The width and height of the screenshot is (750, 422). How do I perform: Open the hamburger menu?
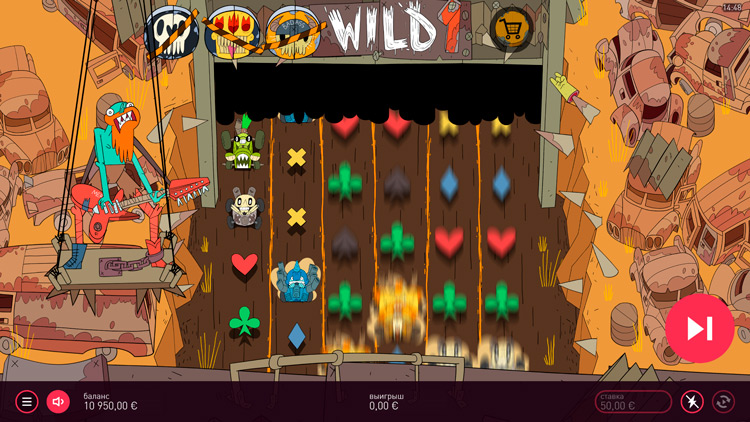27,402
